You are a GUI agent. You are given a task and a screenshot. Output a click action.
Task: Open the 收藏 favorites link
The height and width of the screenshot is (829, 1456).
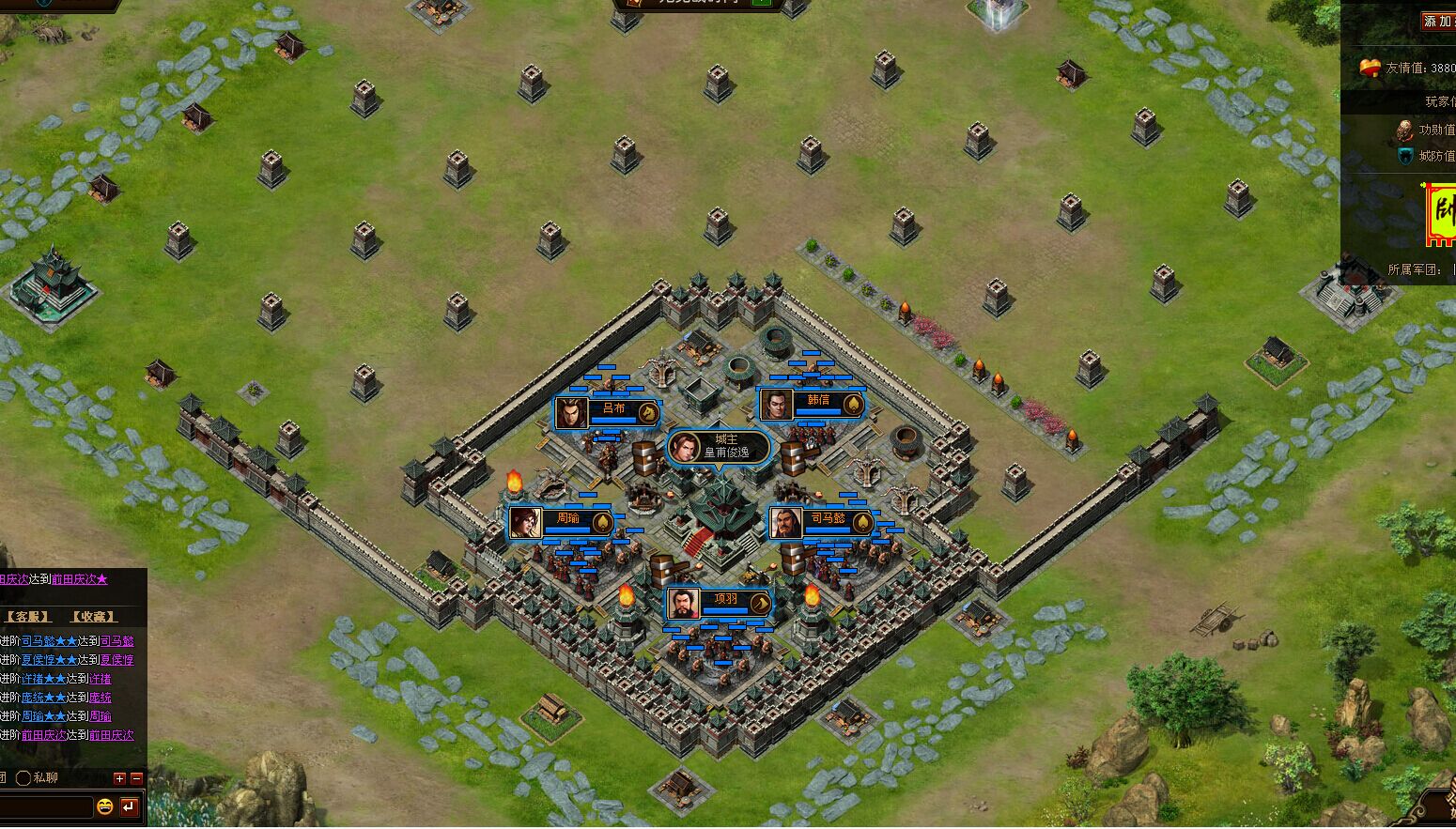[93, 617]
